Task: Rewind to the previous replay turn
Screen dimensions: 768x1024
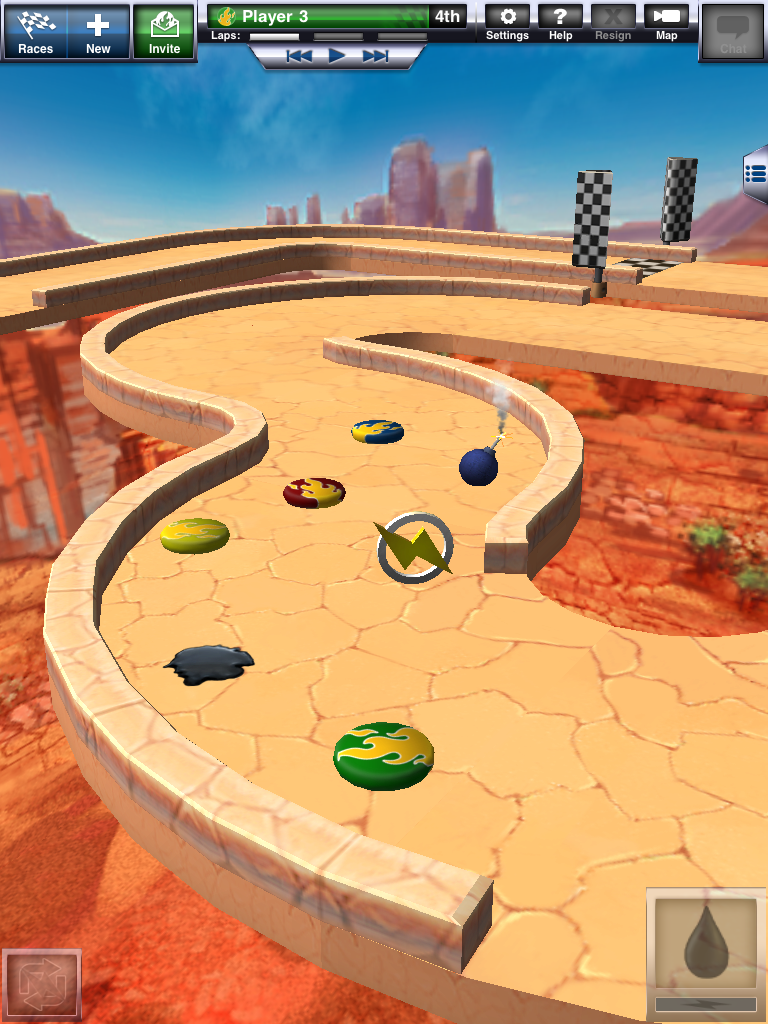Action: 299,56
